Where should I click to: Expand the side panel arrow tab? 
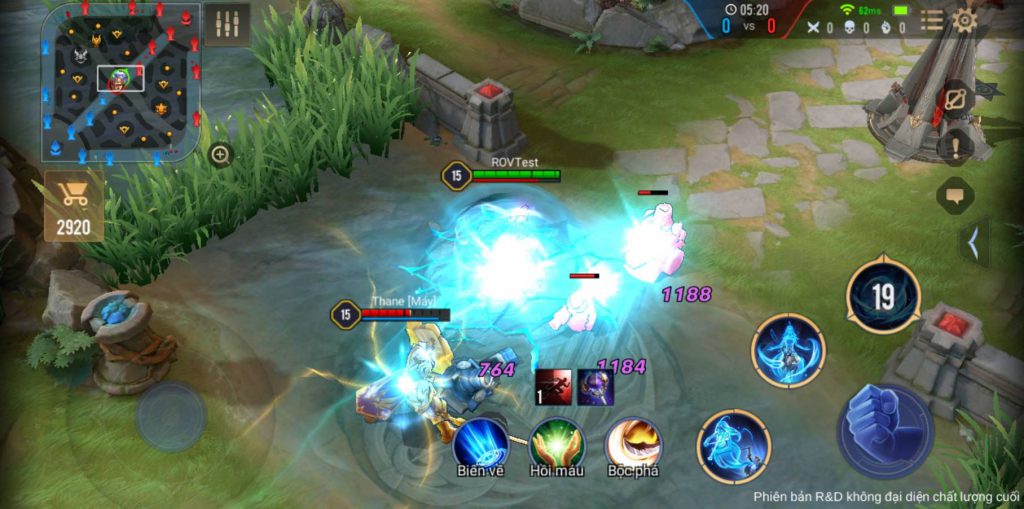pos(974,242)
